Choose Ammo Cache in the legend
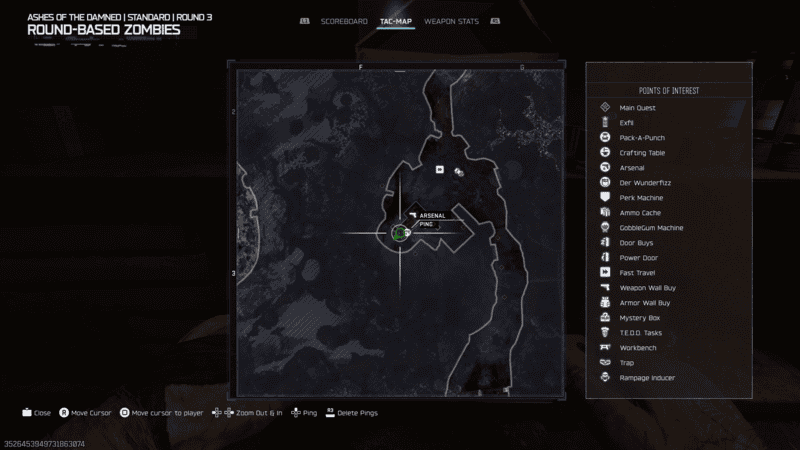The image size is (800, 450). pos(640,213)
